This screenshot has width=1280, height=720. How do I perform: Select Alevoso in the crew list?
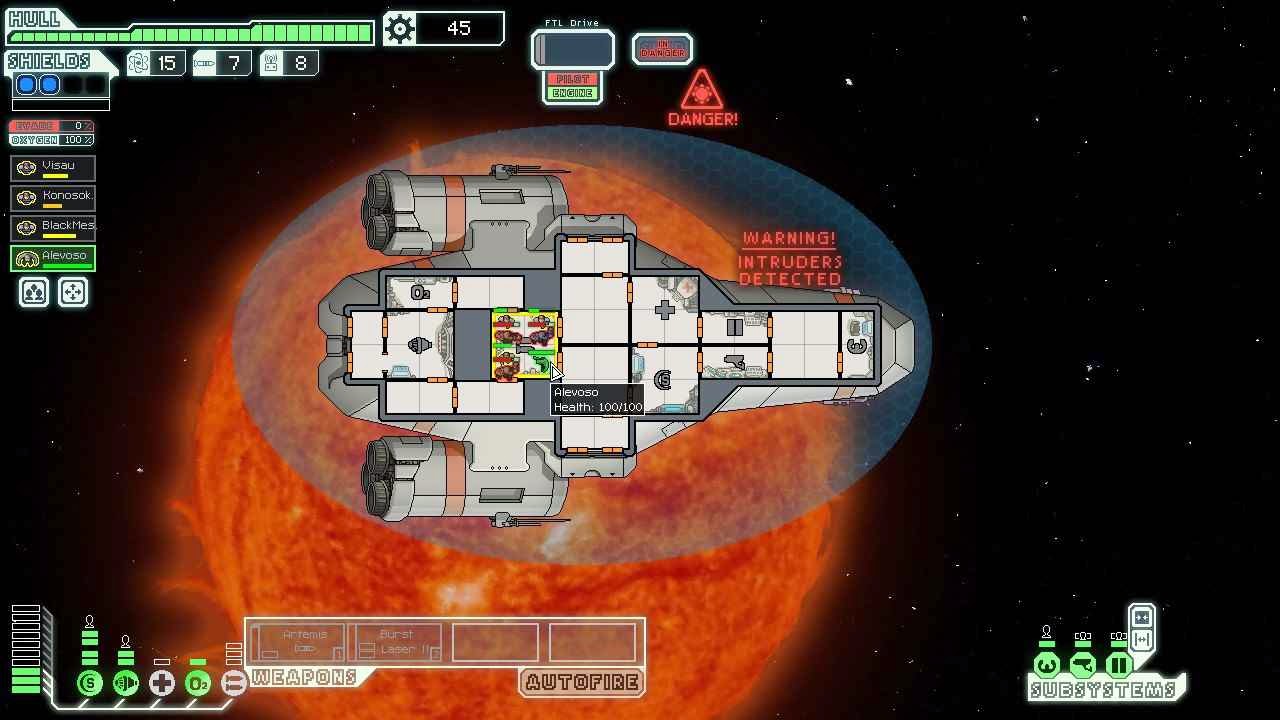pyautogui.click(x=54, y=258)
